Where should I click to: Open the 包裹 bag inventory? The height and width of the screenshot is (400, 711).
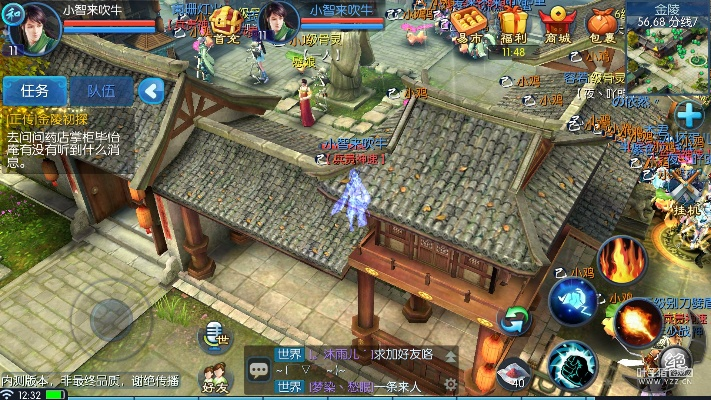point(602,23)
